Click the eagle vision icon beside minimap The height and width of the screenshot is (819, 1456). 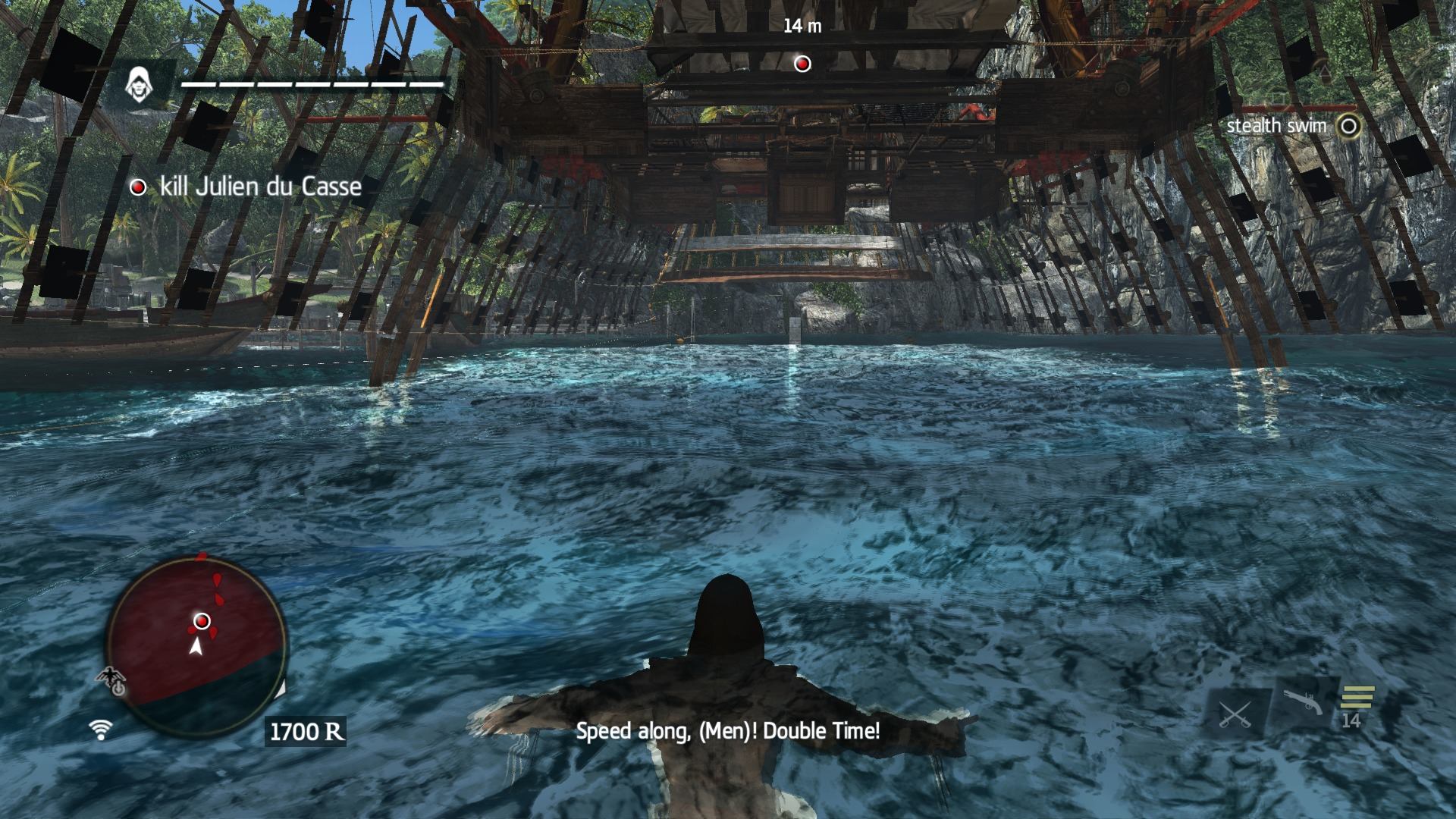pos(111,680)
